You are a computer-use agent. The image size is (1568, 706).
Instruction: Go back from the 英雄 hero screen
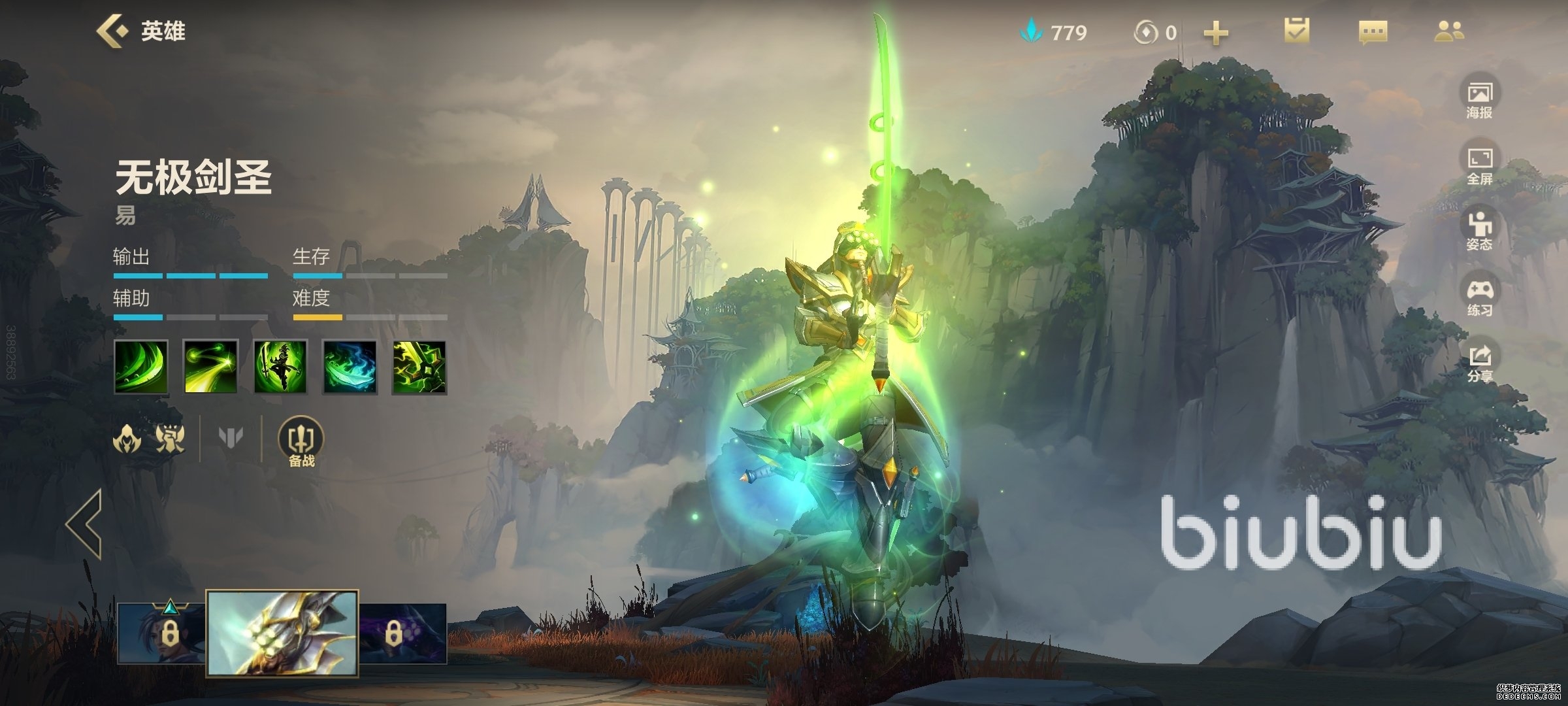112,31
